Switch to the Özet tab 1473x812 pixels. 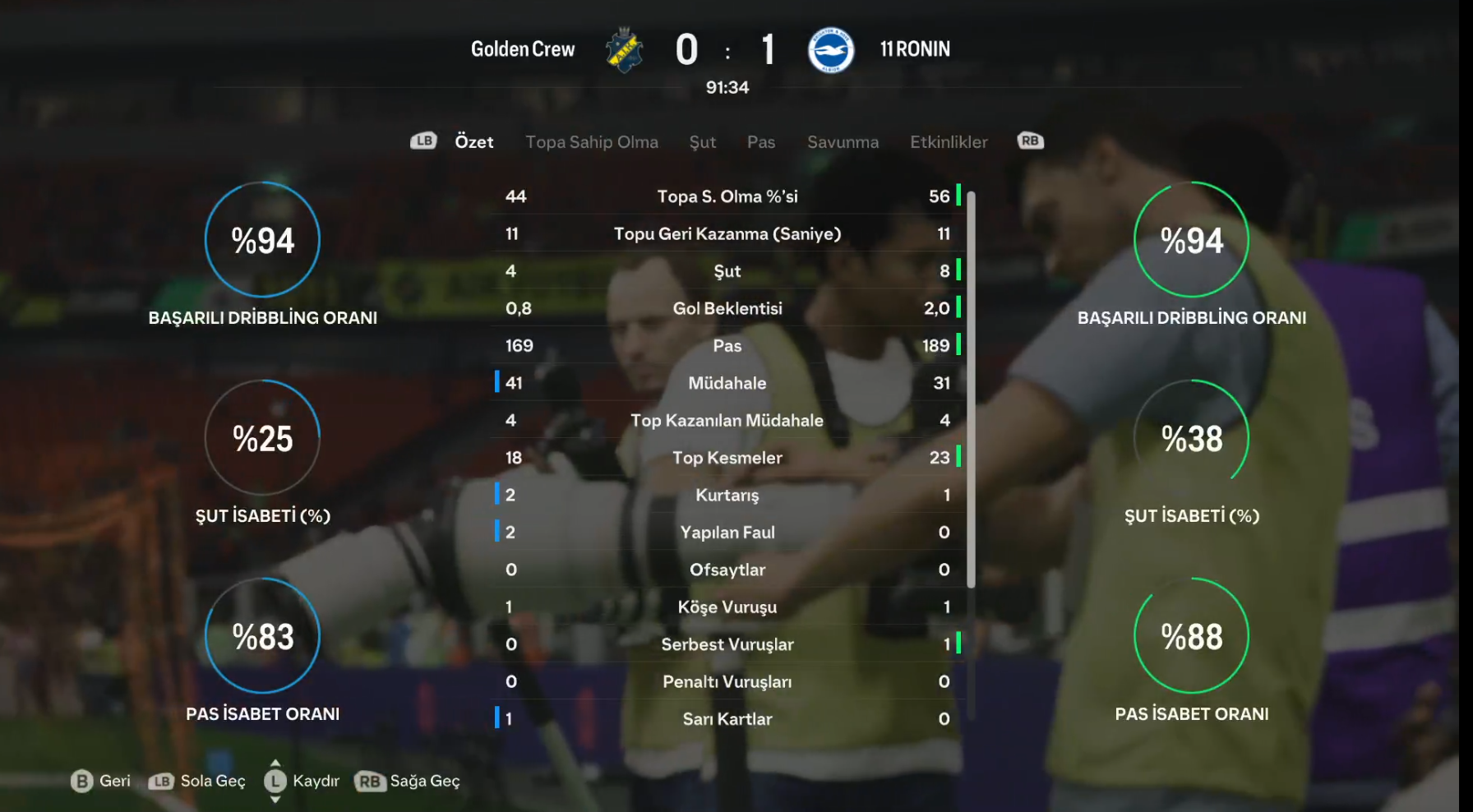pyautogui.click(x=473, y=142)
